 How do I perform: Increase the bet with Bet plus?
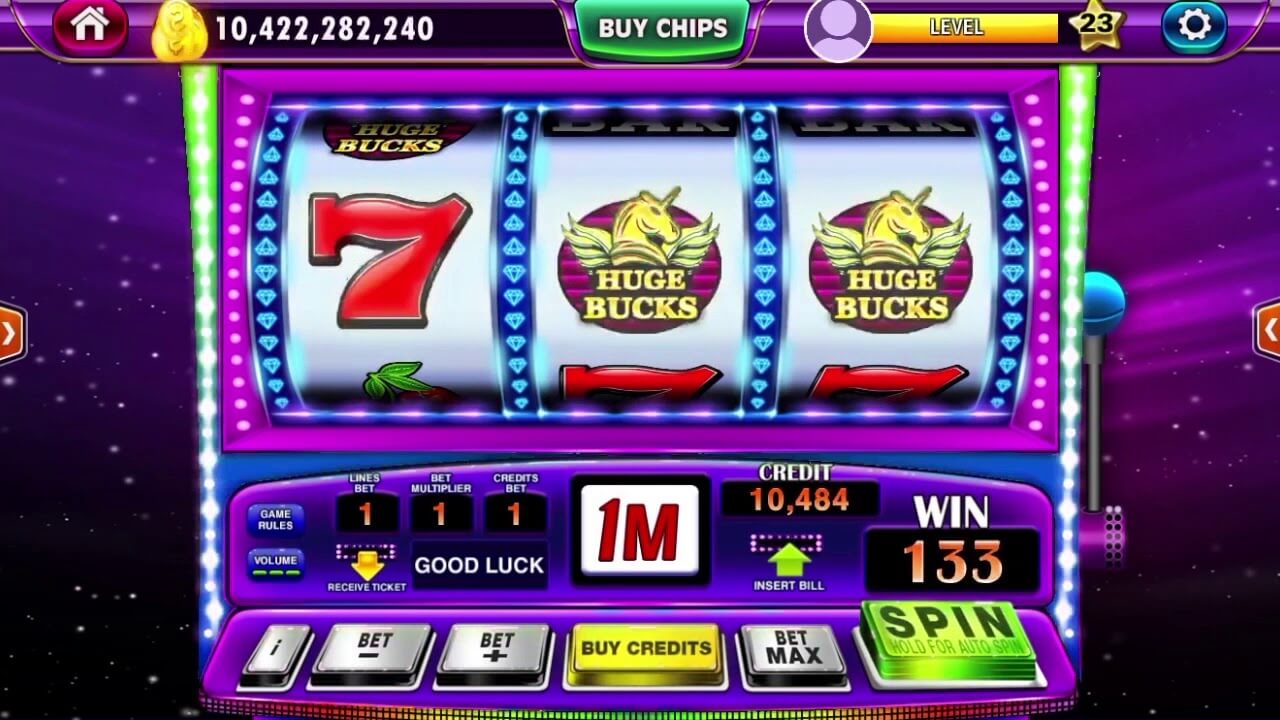496,651
